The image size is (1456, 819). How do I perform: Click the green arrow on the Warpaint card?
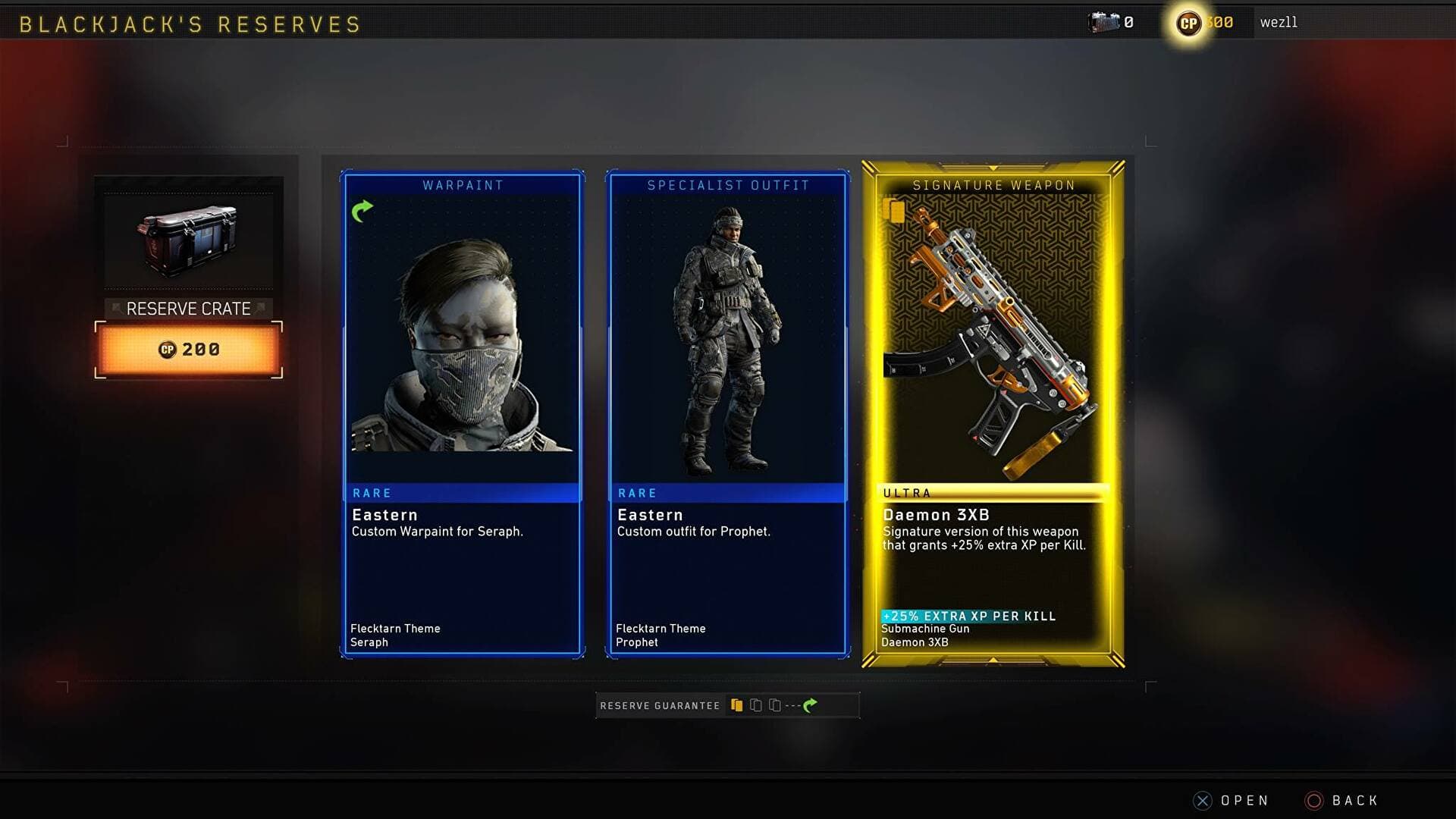click(x=362, y=211)
